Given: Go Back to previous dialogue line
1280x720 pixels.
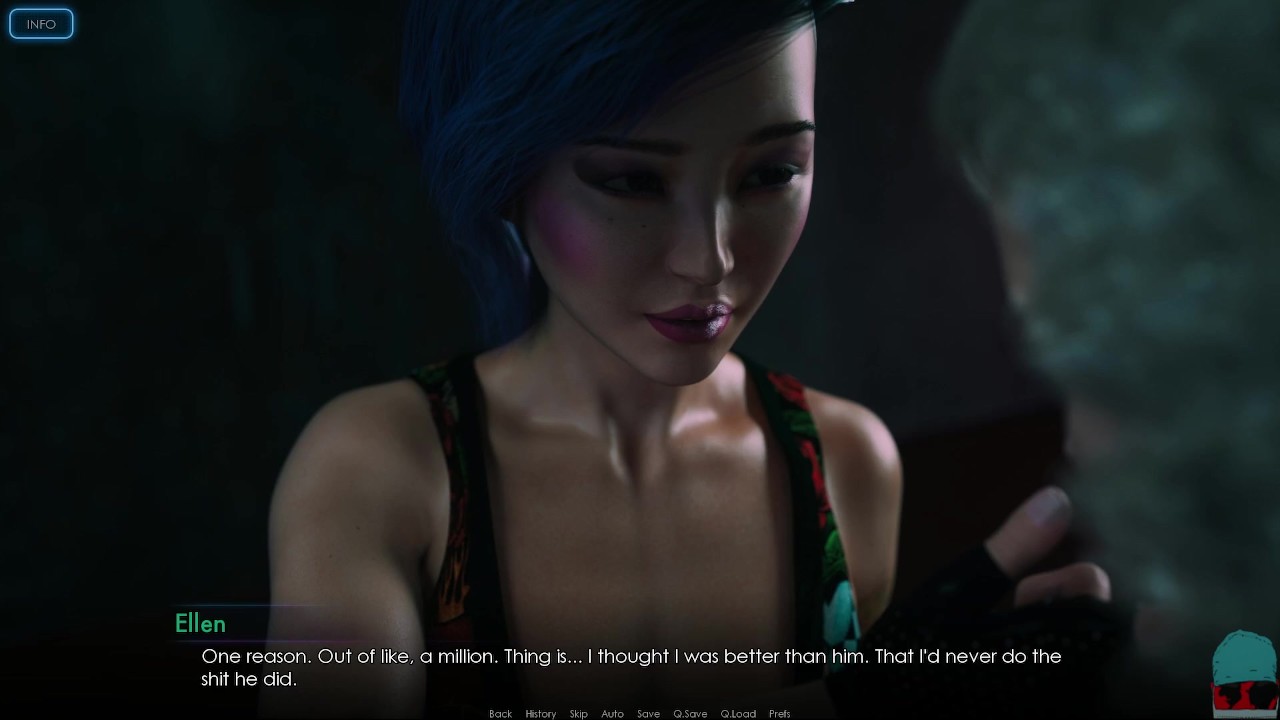Looking at the screenshot, I should tap(500, 714).
